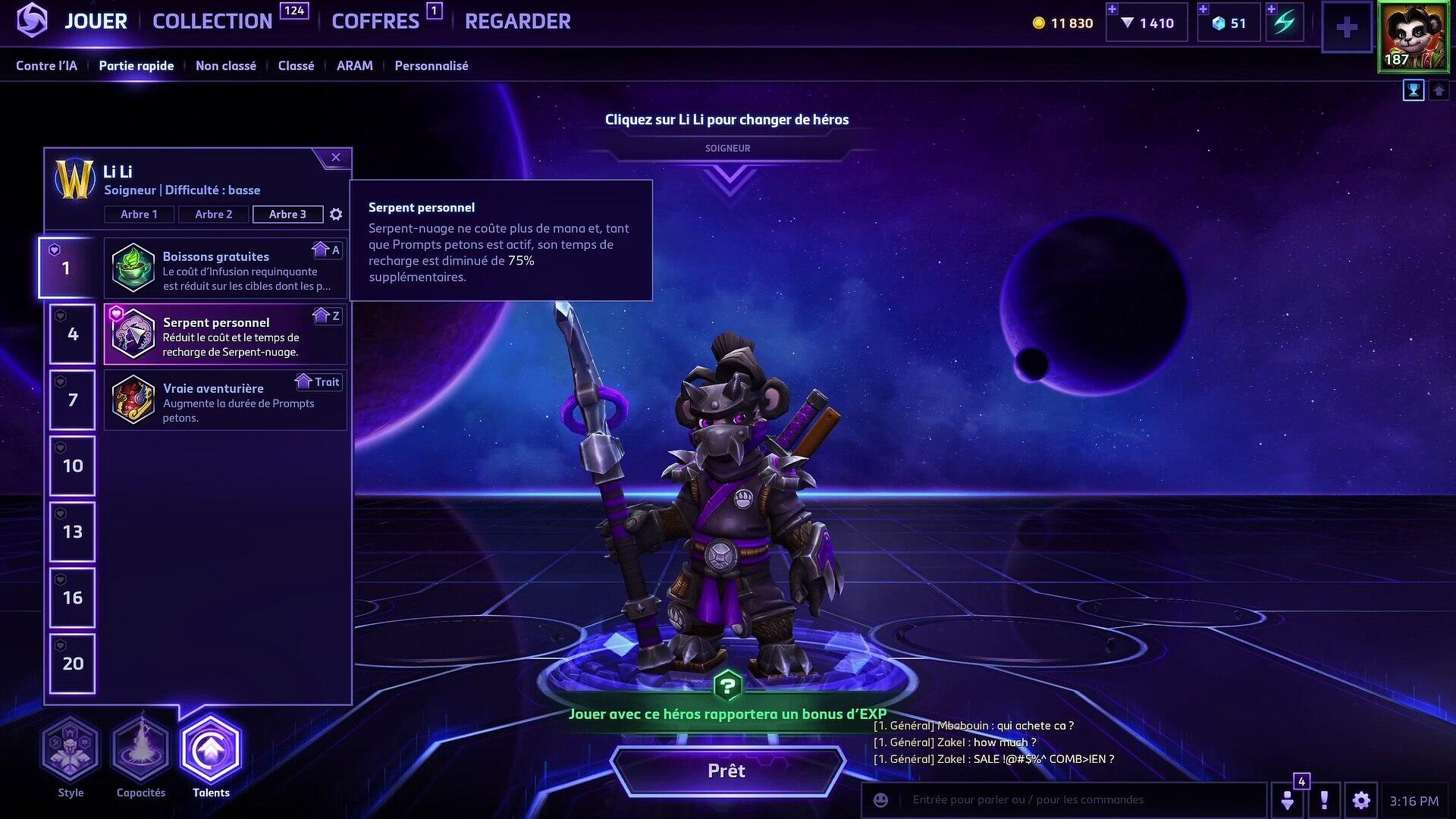The height and width of the screenshot is (819, 1456).
Task: Open the Coffres loot chests menu
Action: click(375, 21)
